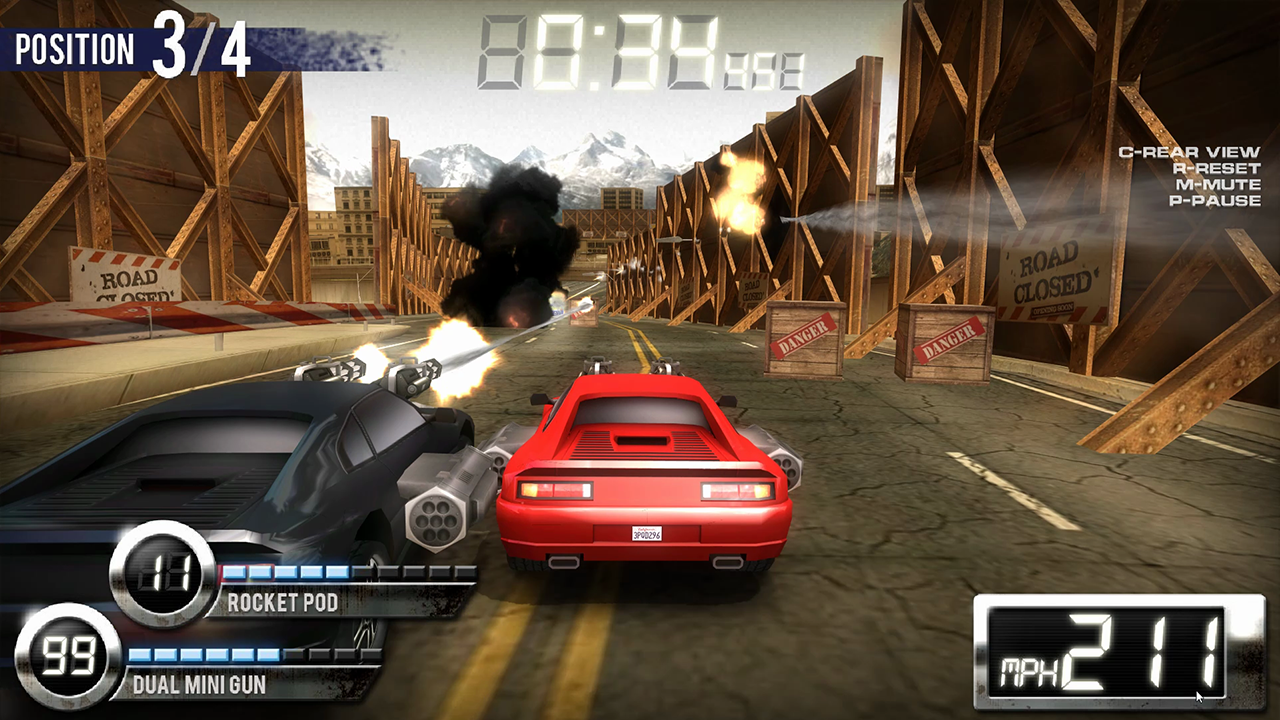Toggle rear view with C-REAR VIEW option

[1188, 153]
